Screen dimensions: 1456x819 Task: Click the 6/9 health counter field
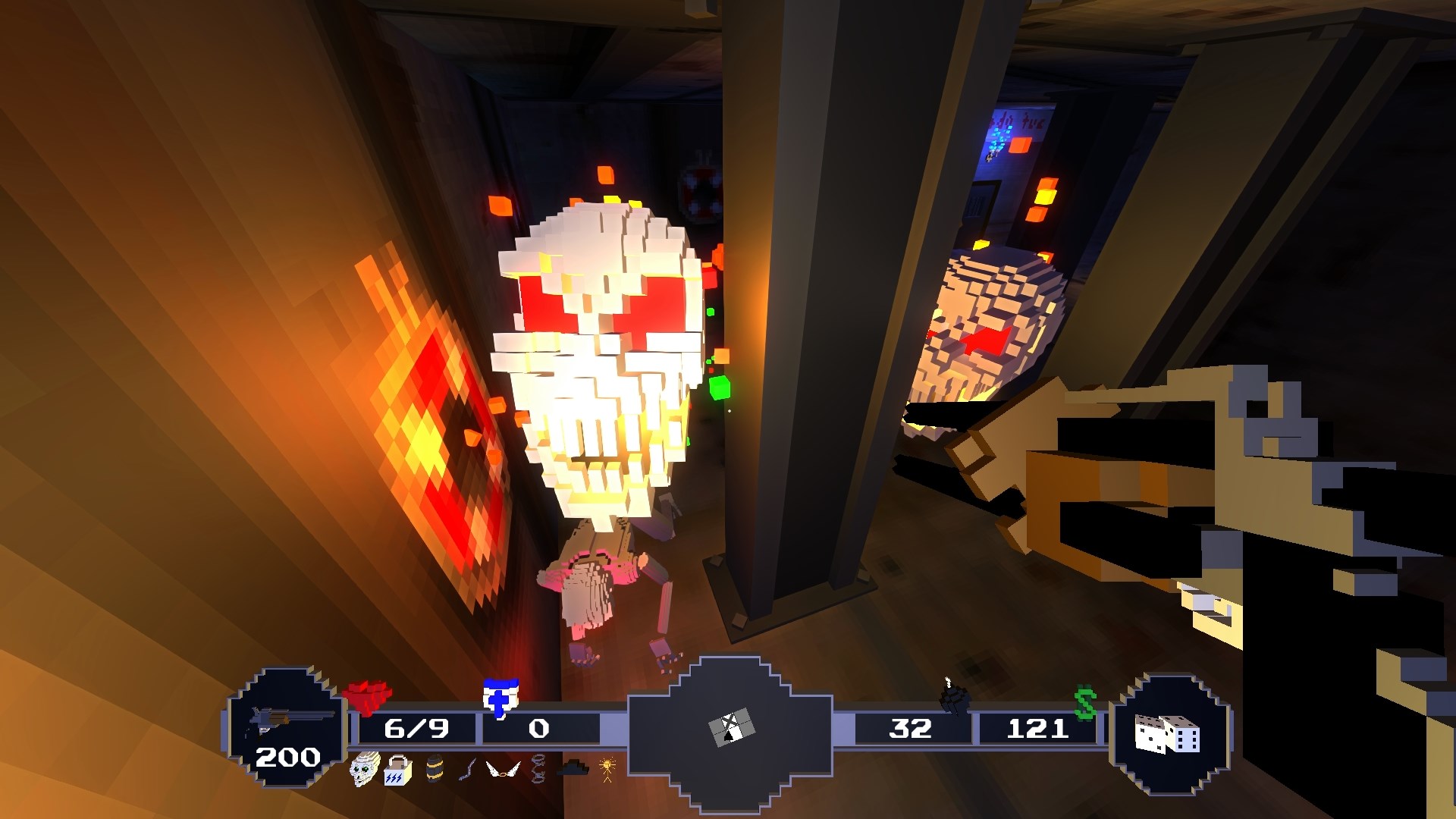coord(418,730)
